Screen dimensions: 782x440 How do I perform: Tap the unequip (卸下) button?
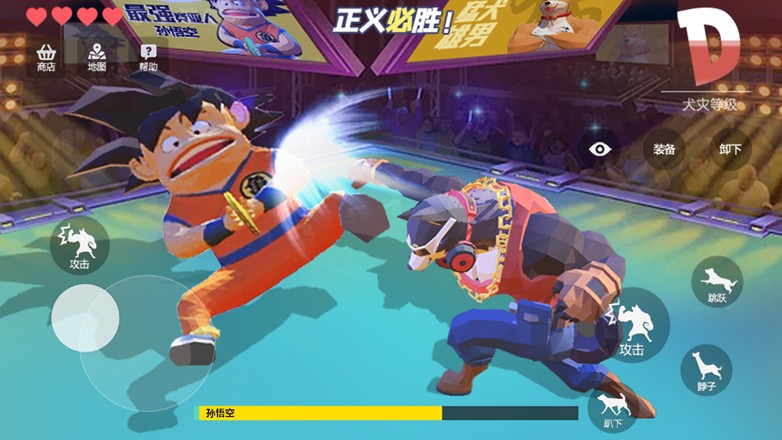point(730,149)
